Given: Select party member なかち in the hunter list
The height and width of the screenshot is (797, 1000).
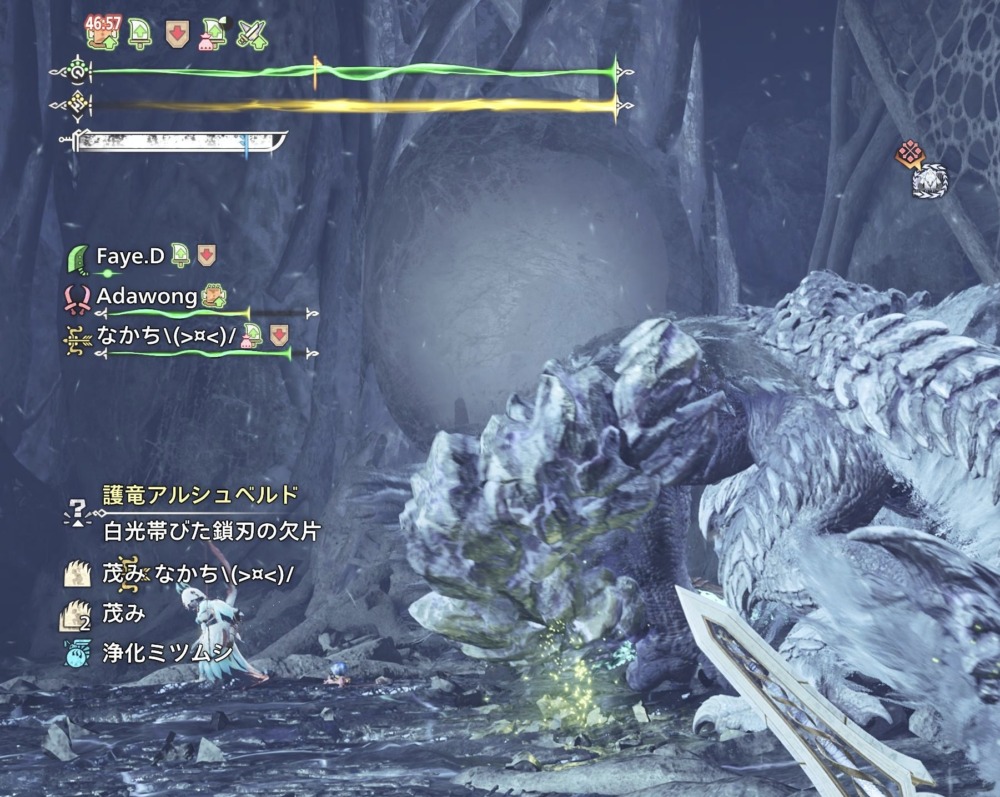Looking at the screenshot, I should pos(165,335).
